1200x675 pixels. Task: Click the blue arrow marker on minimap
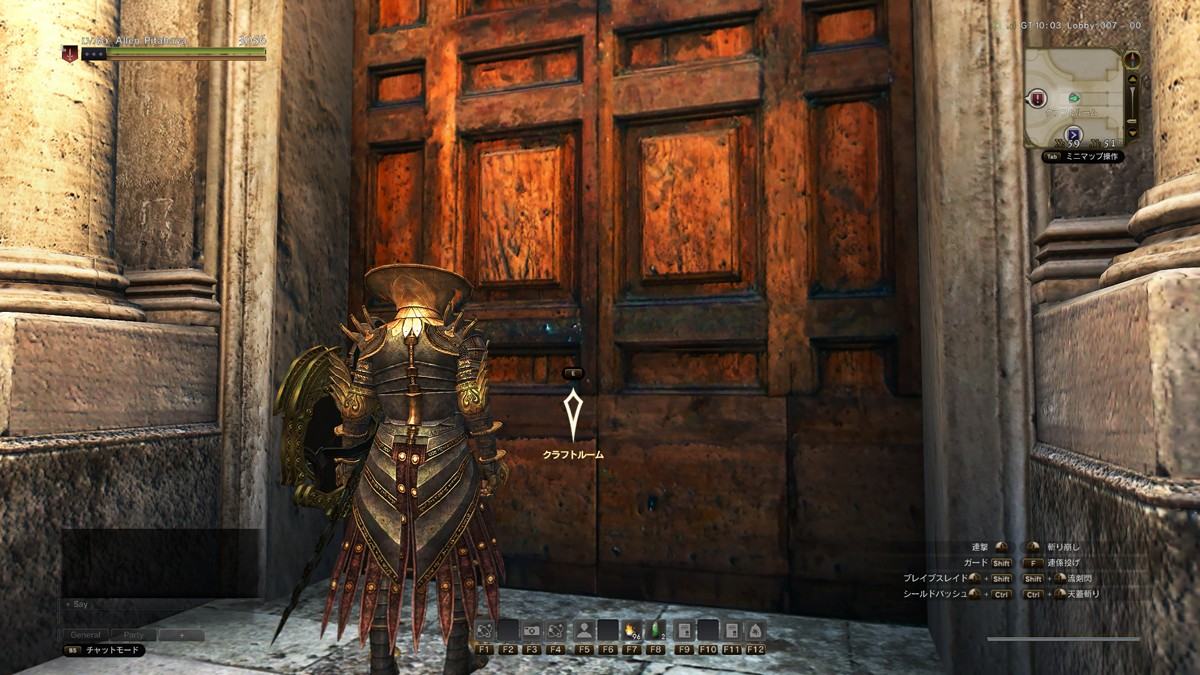[x=1074, y=133]
